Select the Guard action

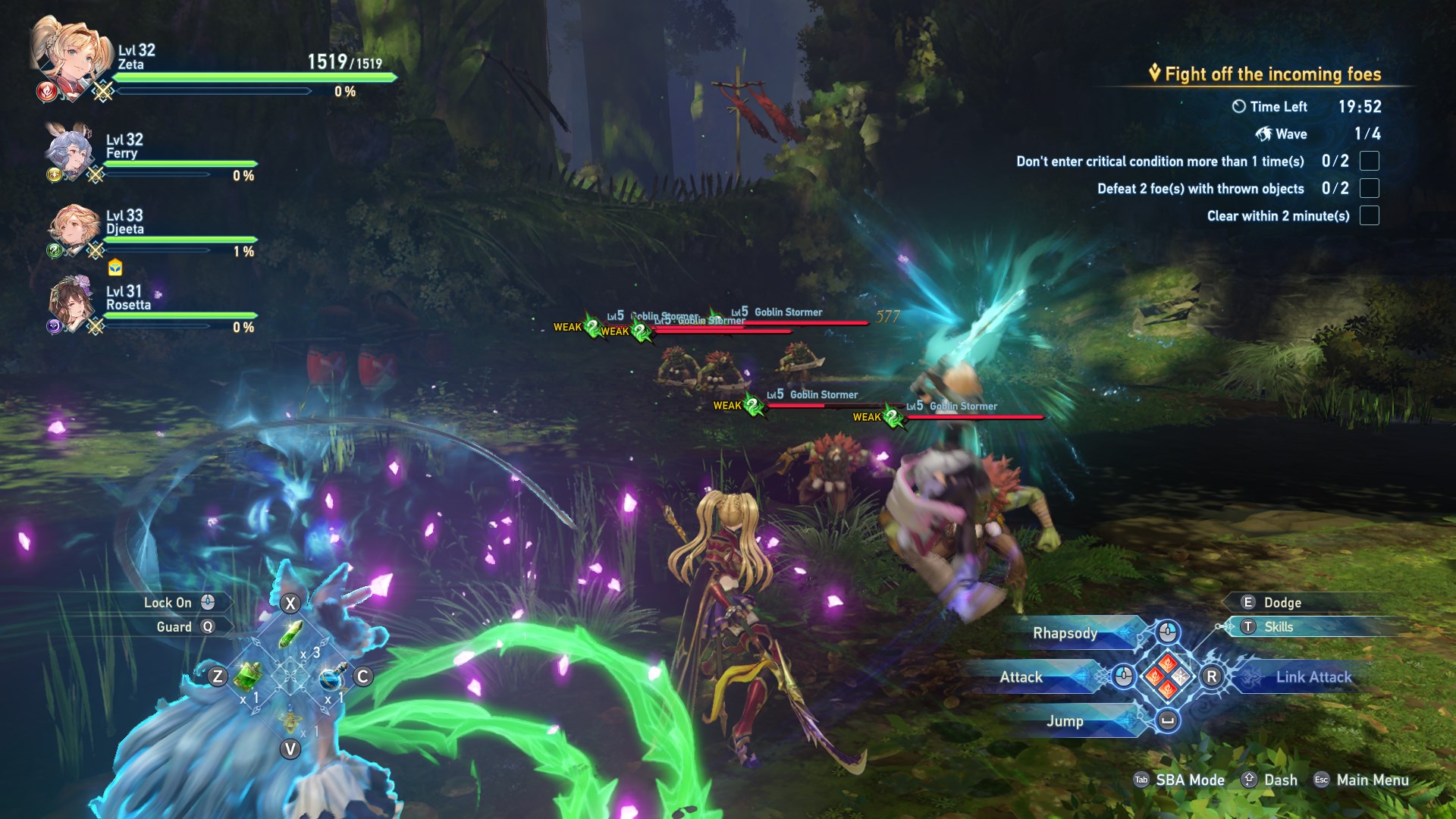174,627
